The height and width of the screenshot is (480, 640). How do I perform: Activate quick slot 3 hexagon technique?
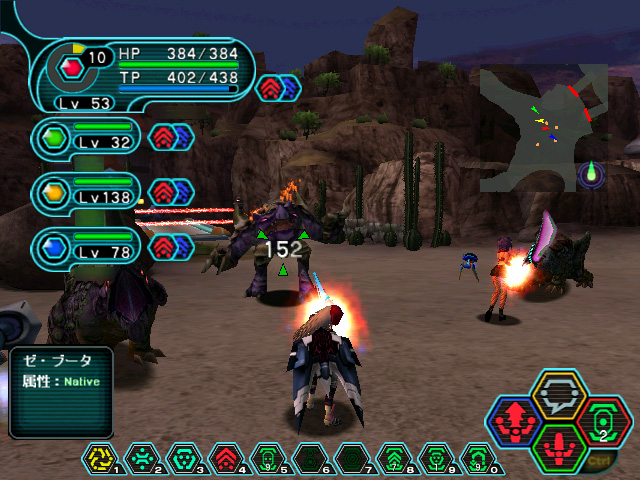coord(183,459)
